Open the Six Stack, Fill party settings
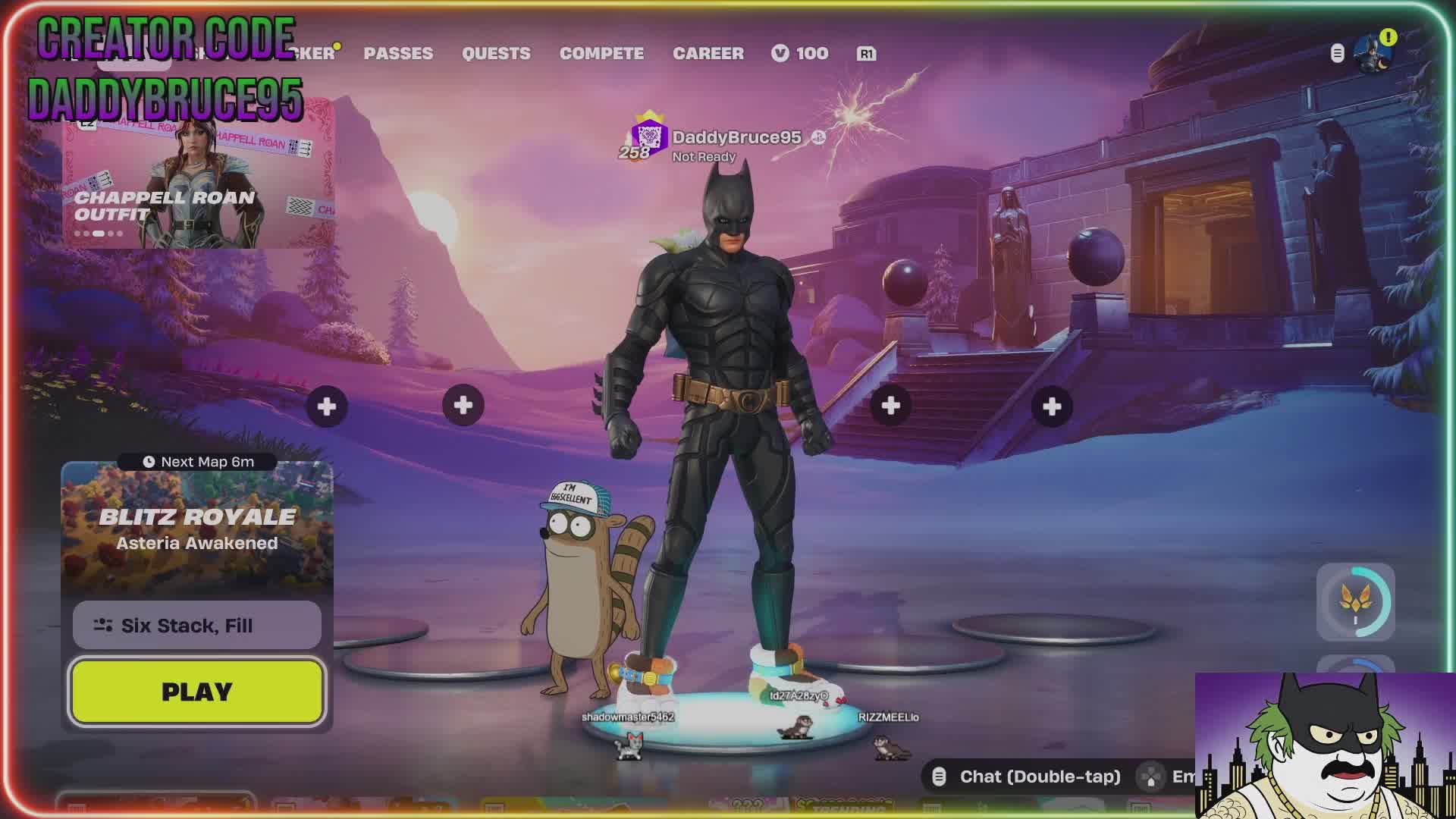 pos(197,626)
